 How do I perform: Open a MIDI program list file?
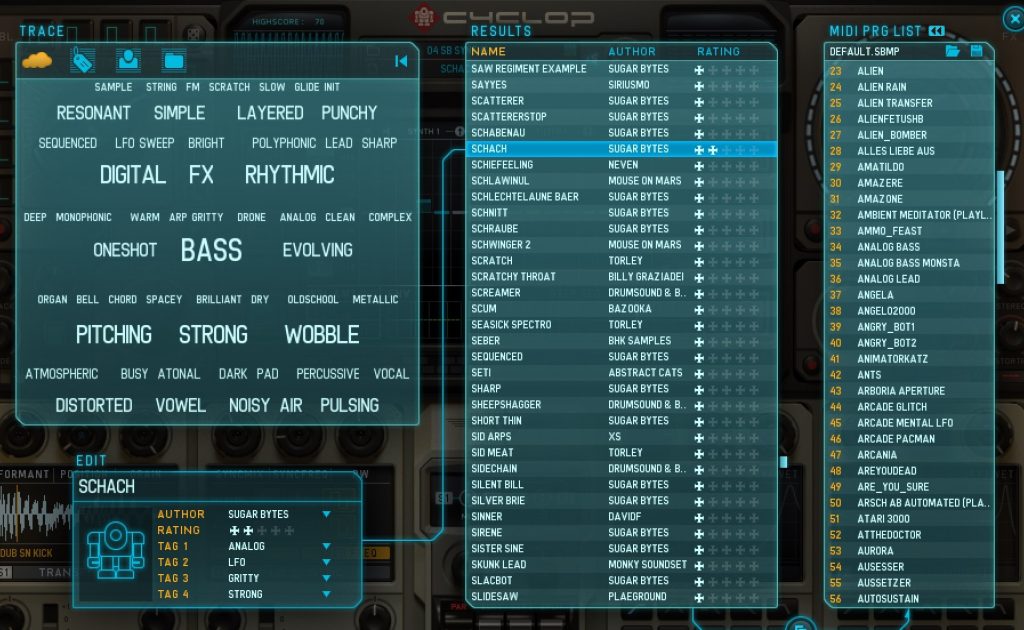point(953,51)
